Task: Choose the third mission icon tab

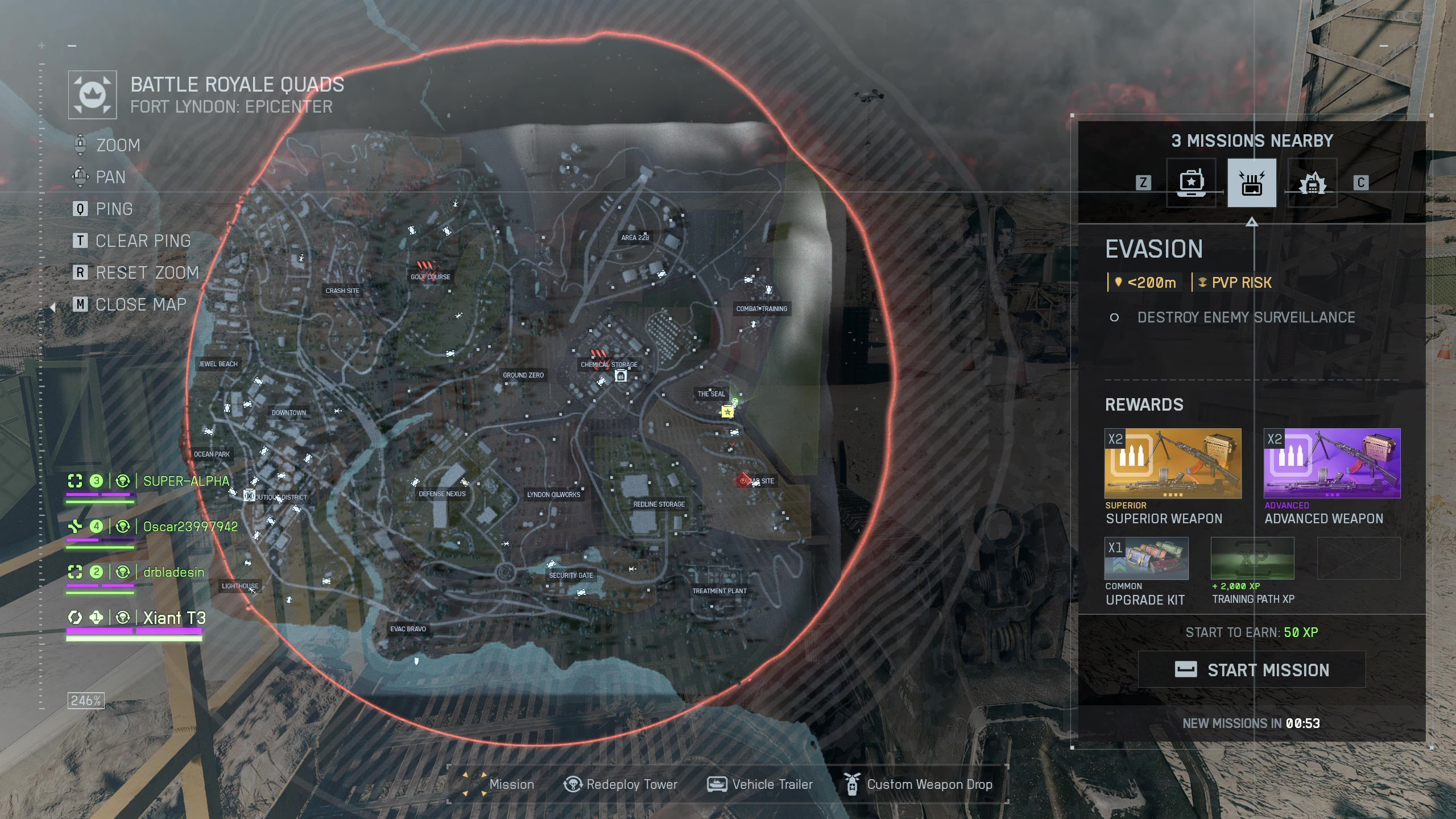Action: point(1312,183)
